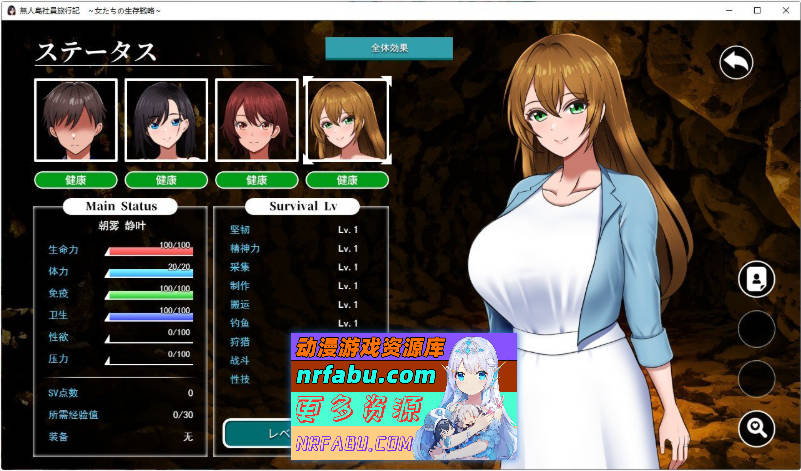Close the game window

783,10
